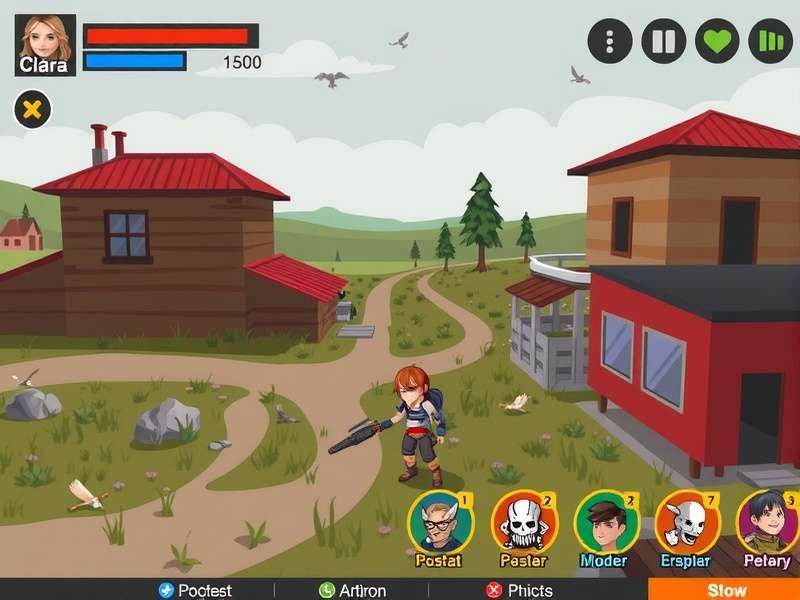Choose the Petary character icon

coord(767,524)
